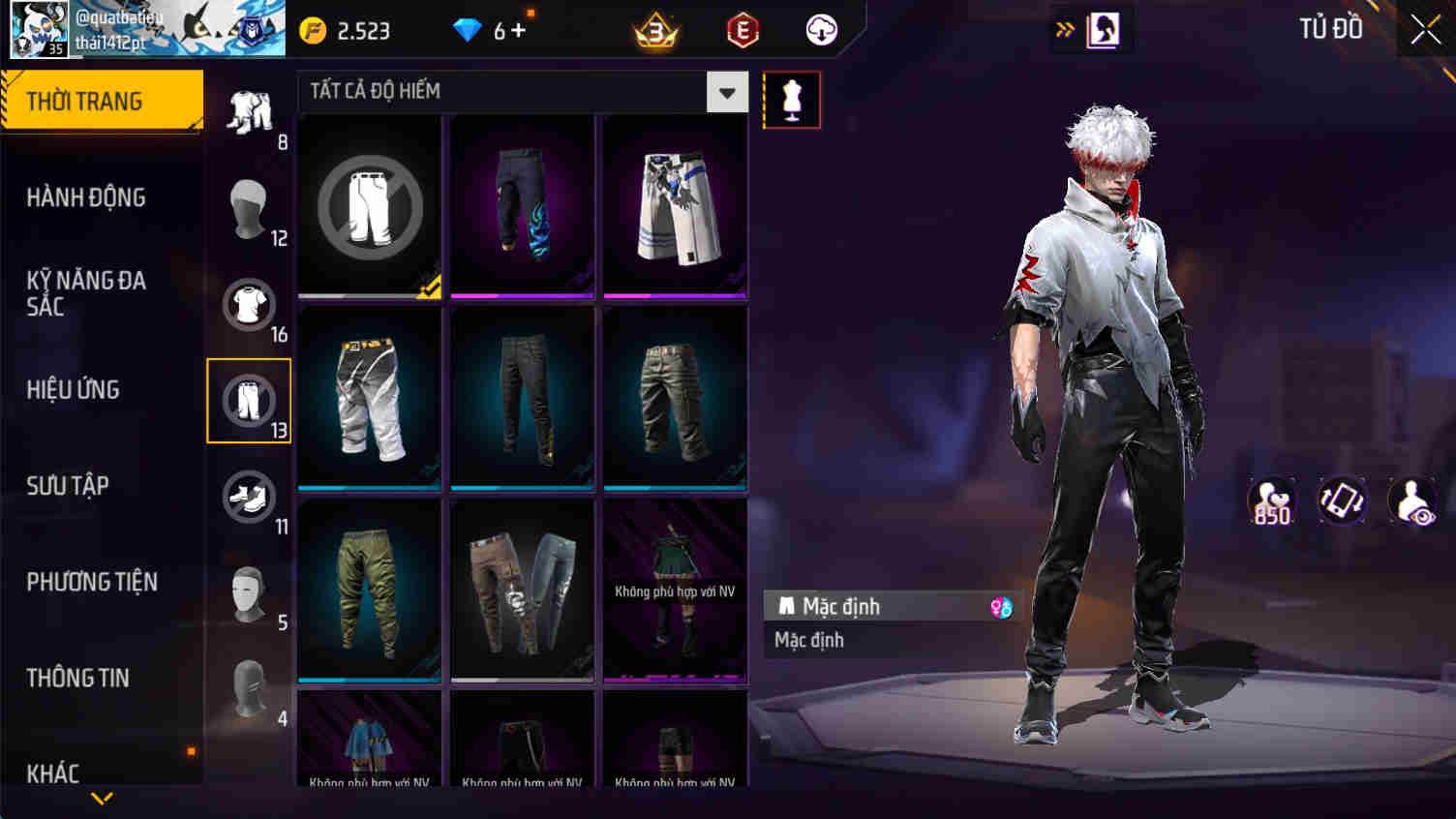Click the rank crown badge showing 3
This screenshot has height=819, width=1456.
point(653,29)
